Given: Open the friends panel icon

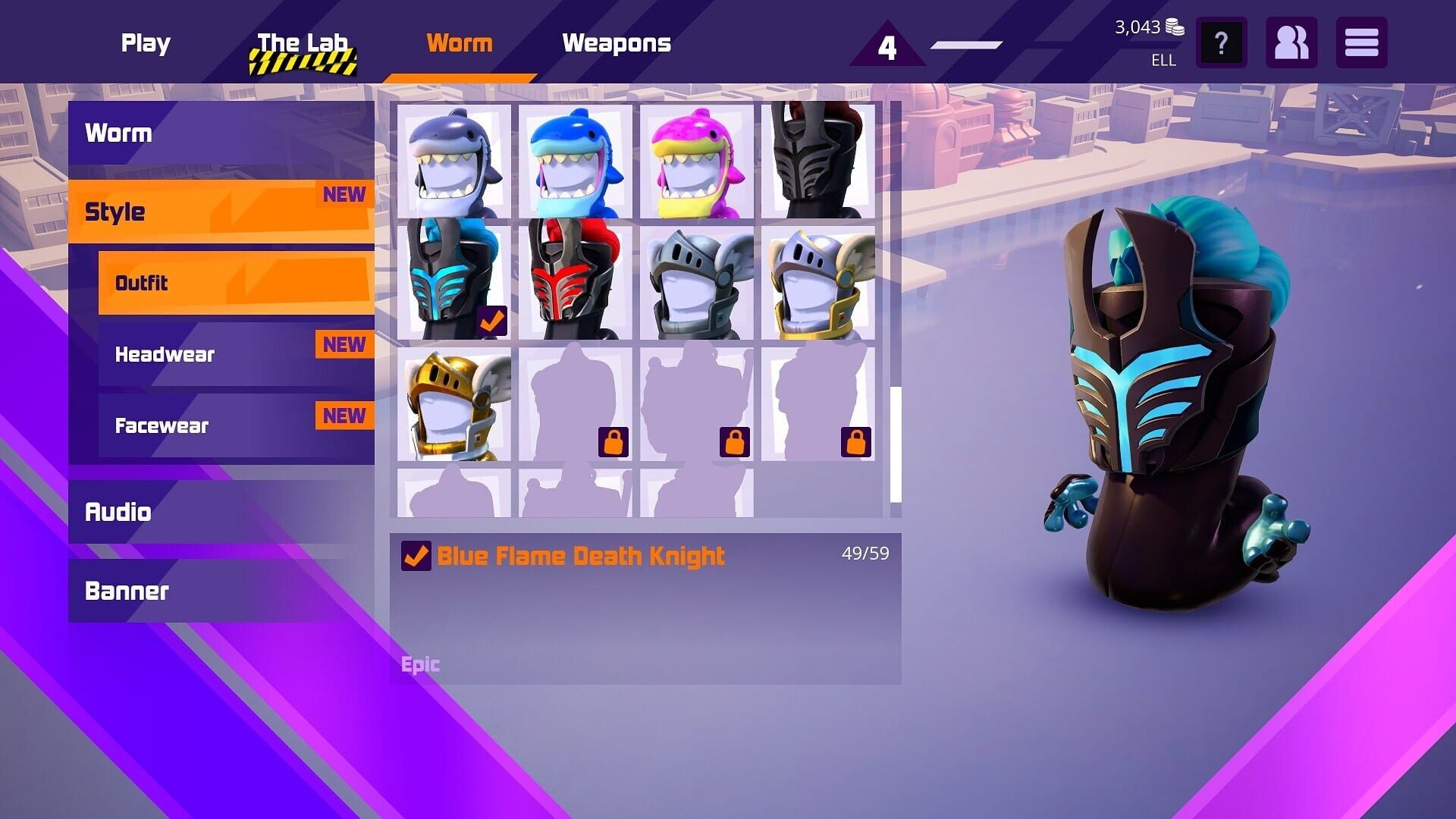Looking at the screenshot, I should pos(1291,43).
